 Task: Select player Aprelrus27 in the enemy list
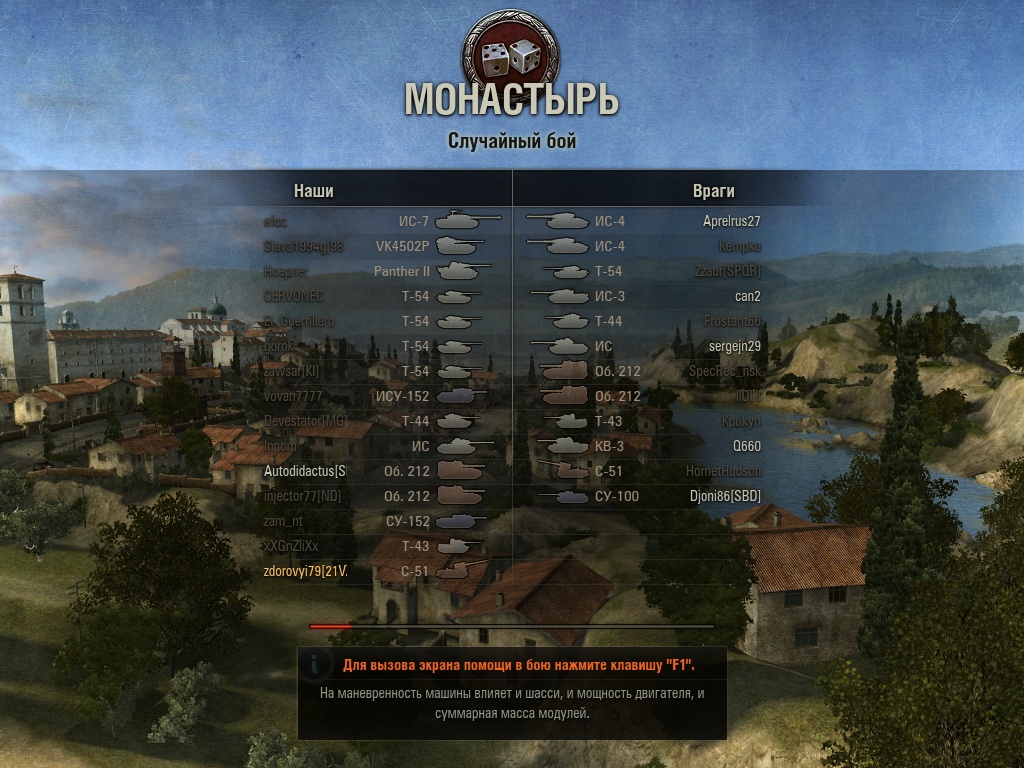[731, 221]
